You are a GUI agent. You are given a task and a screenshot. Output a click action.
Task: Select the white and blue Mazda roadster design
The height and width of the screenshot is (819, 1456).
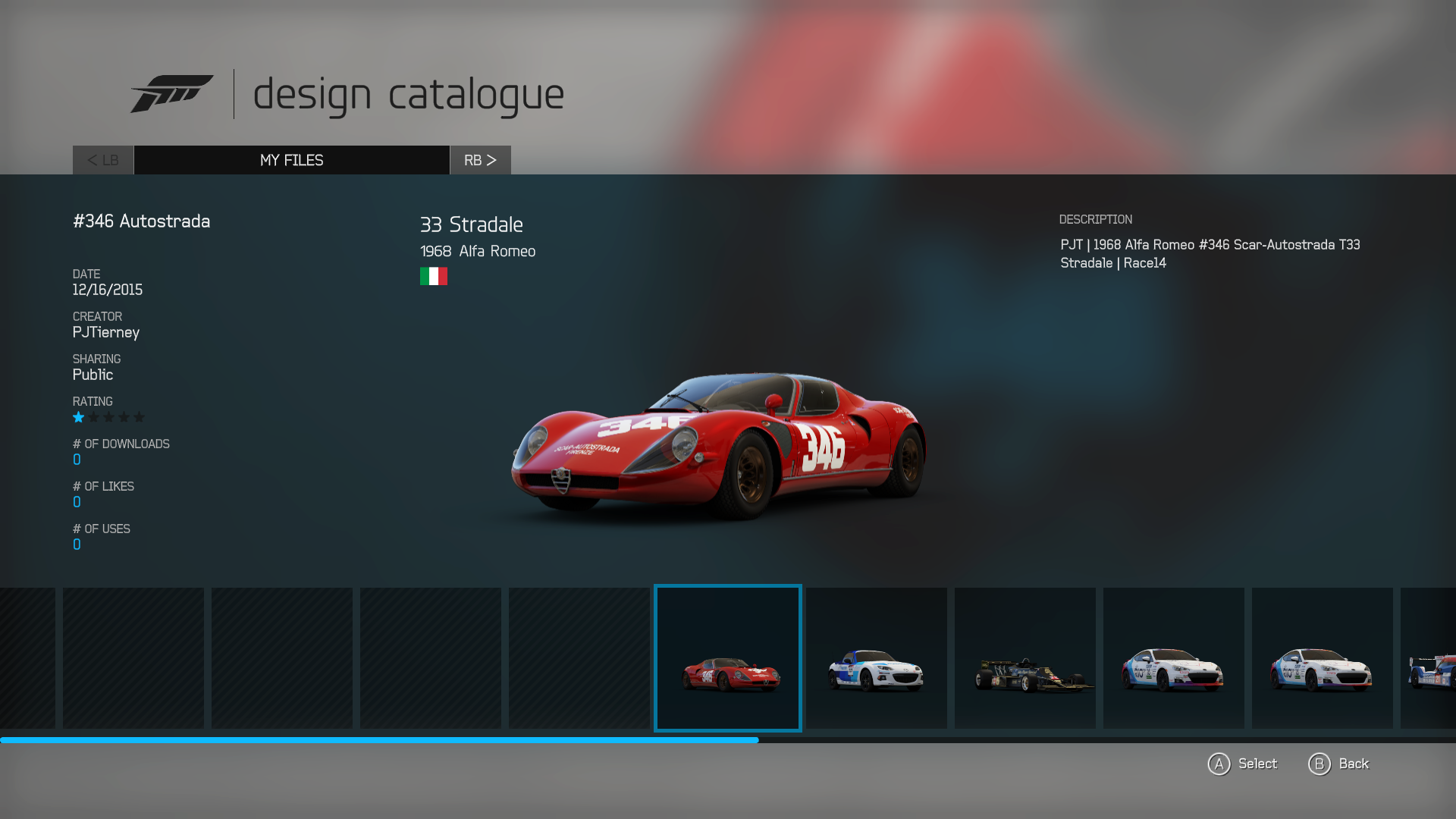tap(876, 658)
